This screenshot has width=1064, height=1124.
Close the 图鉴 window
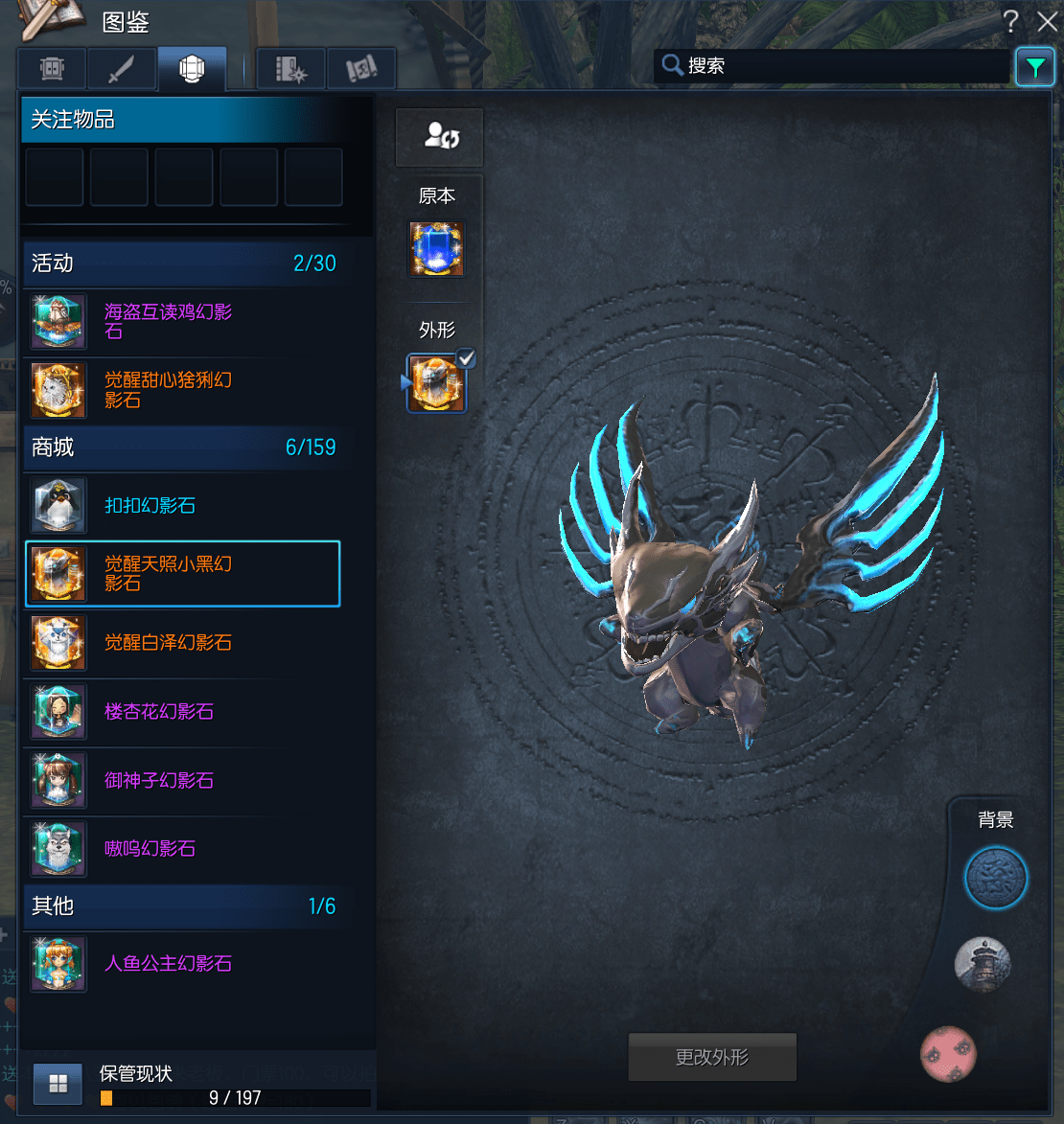pos(1047,21)
